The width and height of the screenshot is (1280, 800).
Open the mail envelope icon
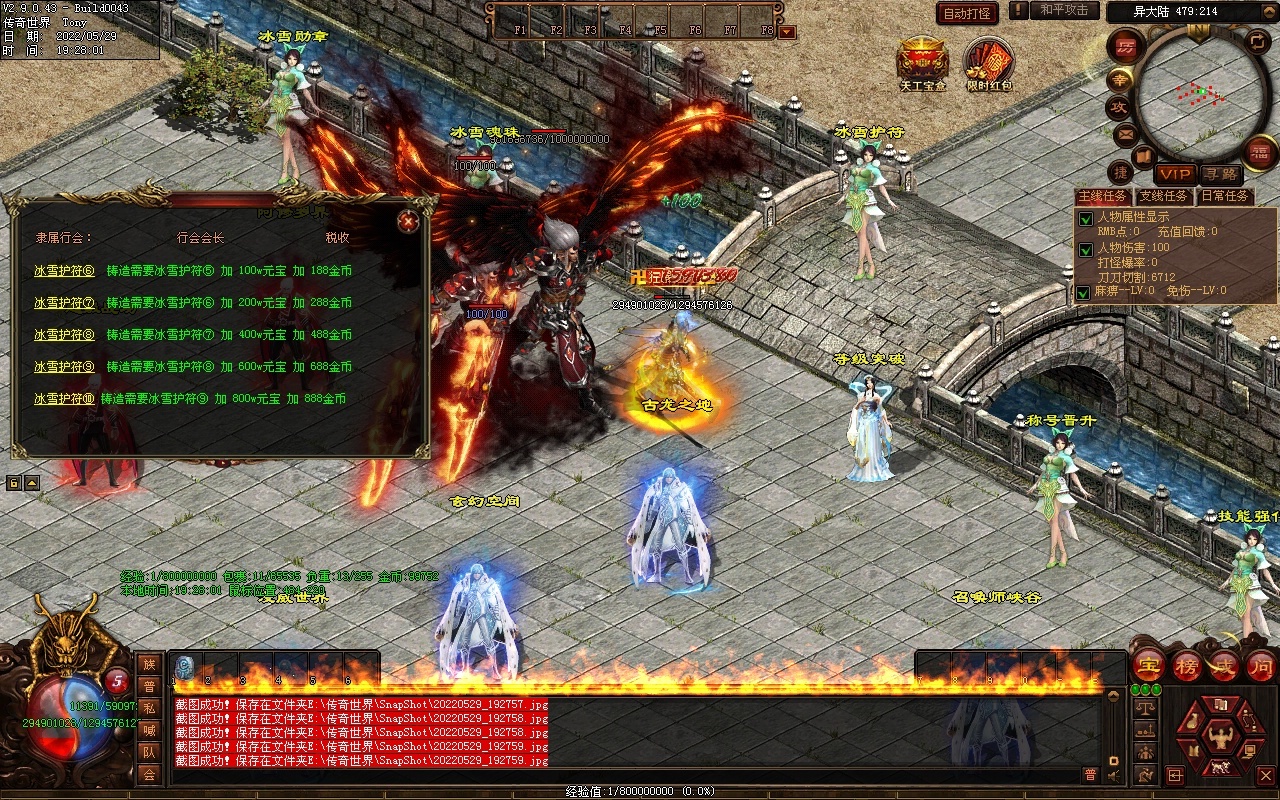pyautogui.click(x=1126, y=133)
